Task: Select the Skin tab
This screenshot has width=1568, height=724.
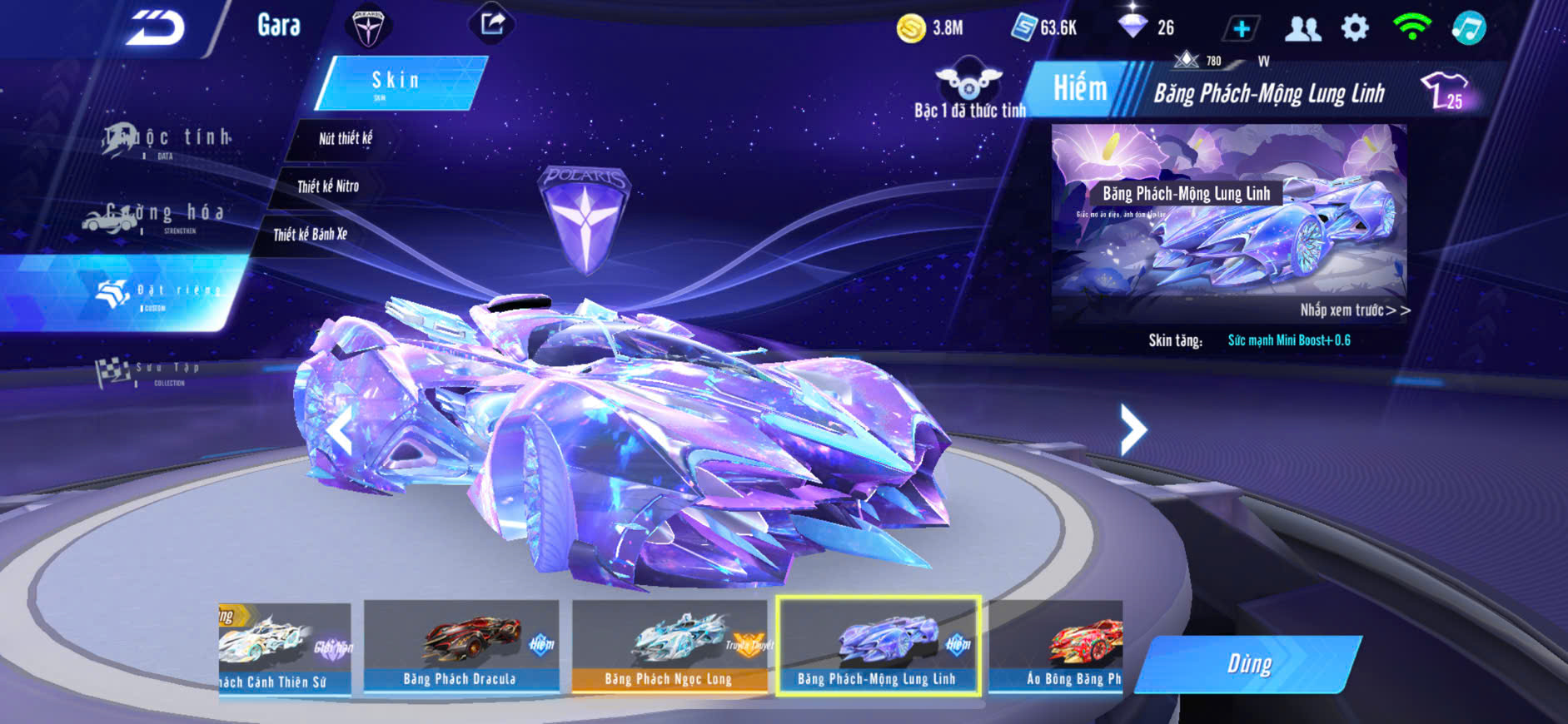Action: 398,82
